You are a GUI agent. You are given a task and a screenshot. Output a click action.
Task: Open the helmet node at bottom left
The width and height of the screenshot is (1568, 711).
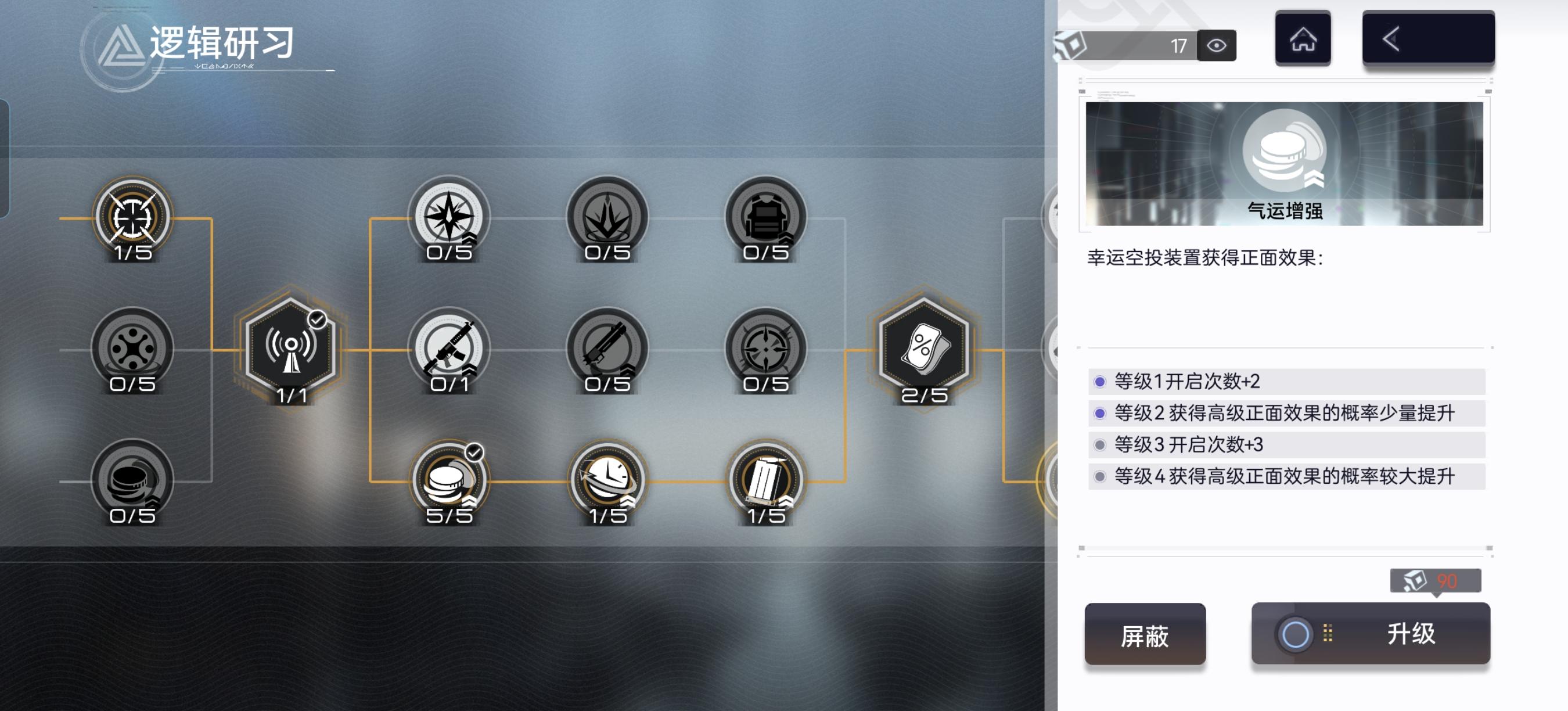131,481
